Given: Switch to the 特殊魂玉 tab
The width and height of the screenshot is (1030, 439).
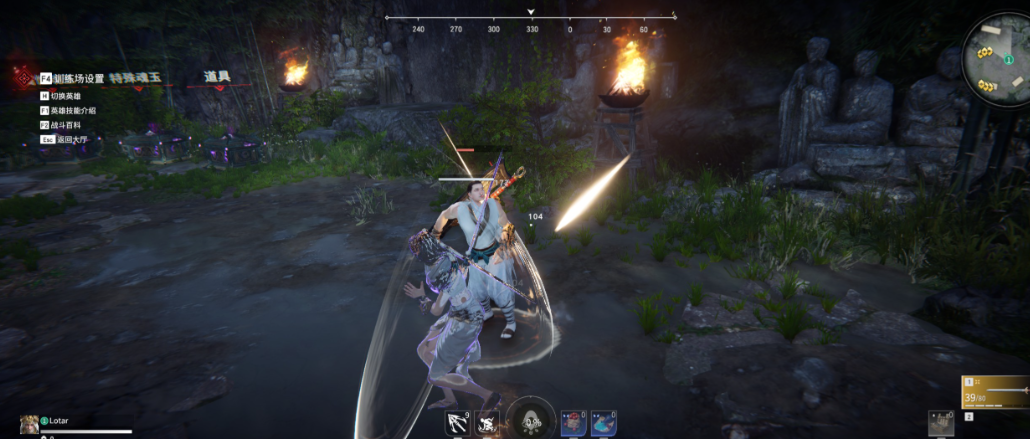Looking at the screenshot, I should click(134, 78).
